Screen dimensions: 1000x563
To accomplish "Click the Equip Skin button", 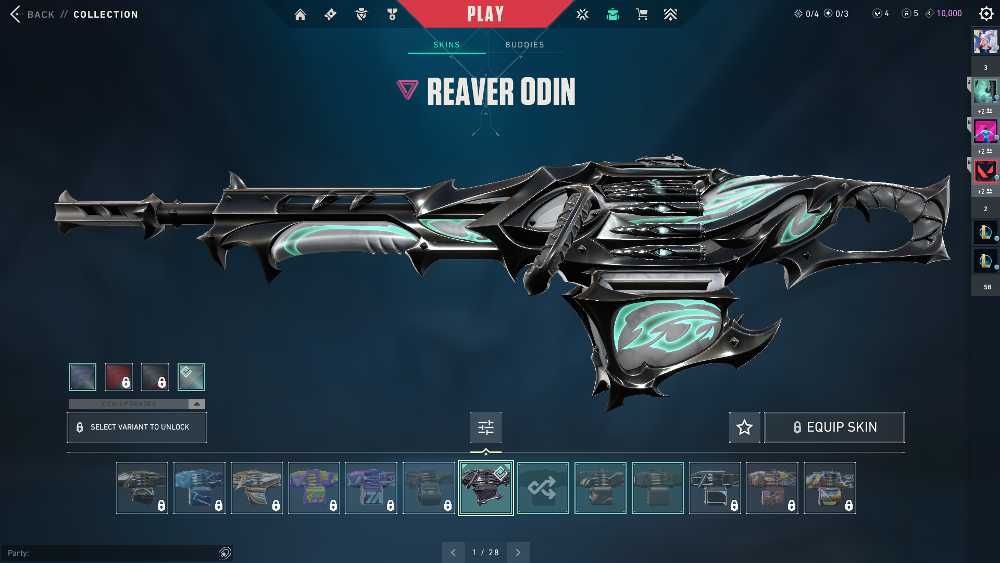I will 834,427.
